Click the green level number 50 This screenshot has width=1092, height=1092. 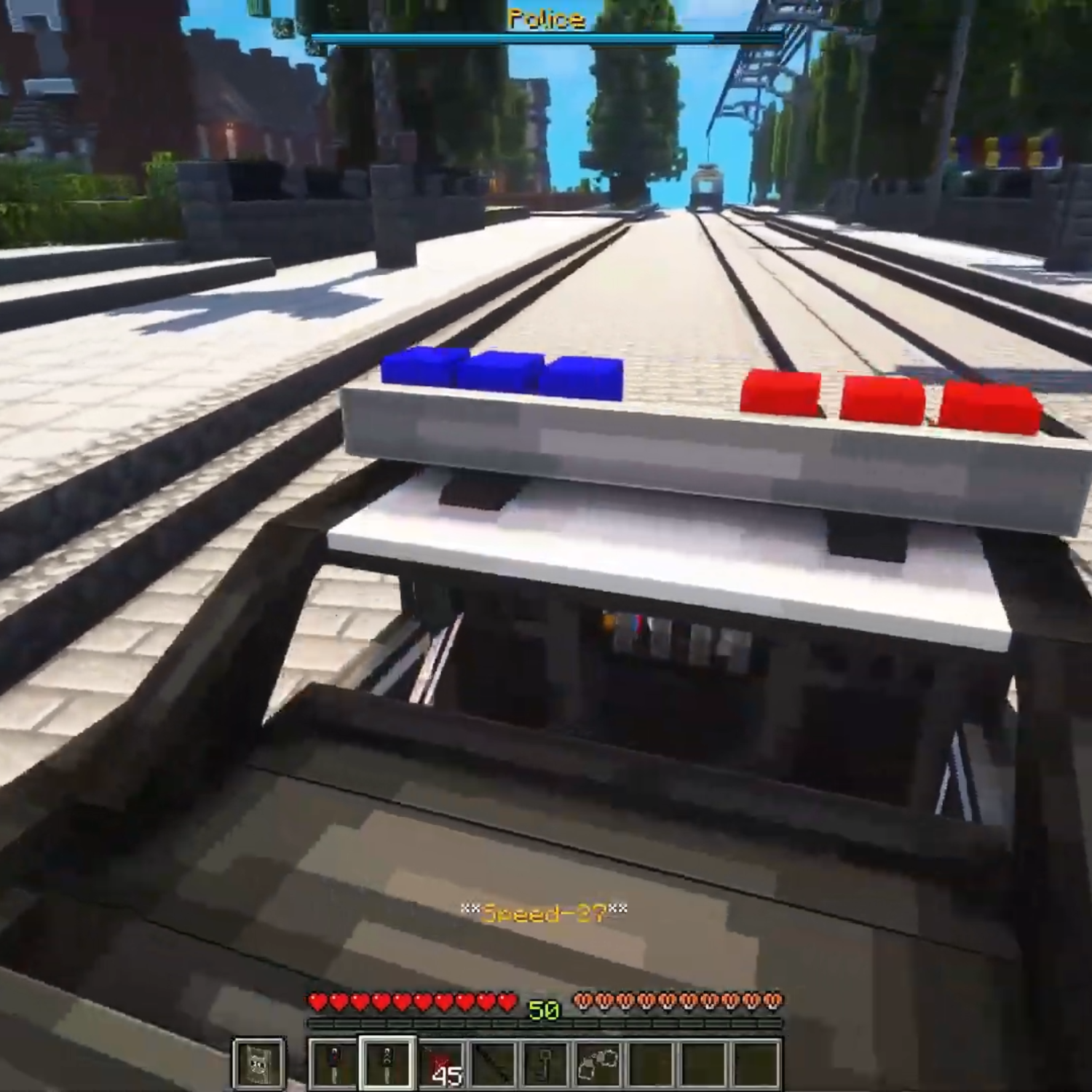point(543,1008)
